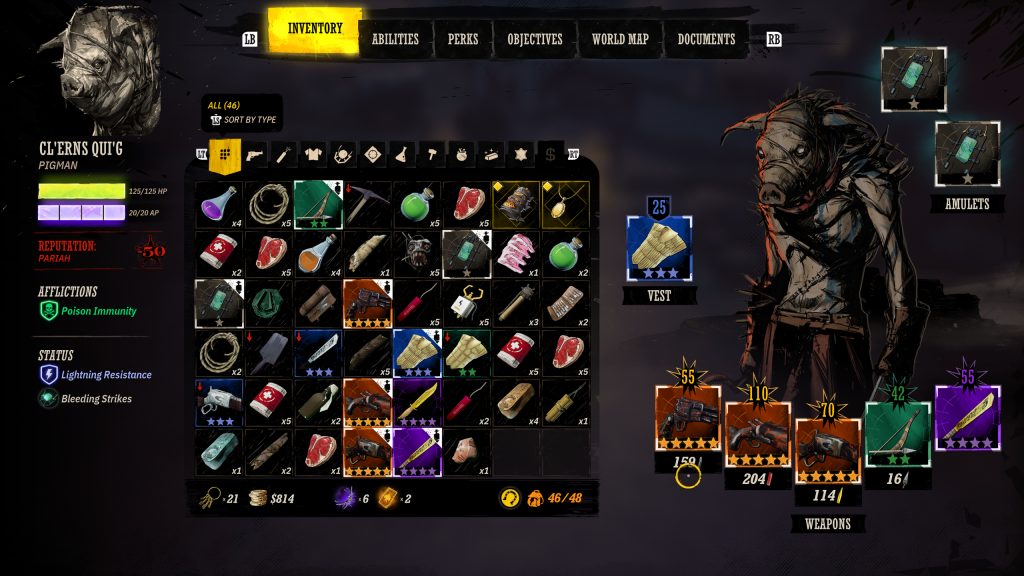Select the sheriff star filter icon
The image size is (1024, 576).
(520, 155)
